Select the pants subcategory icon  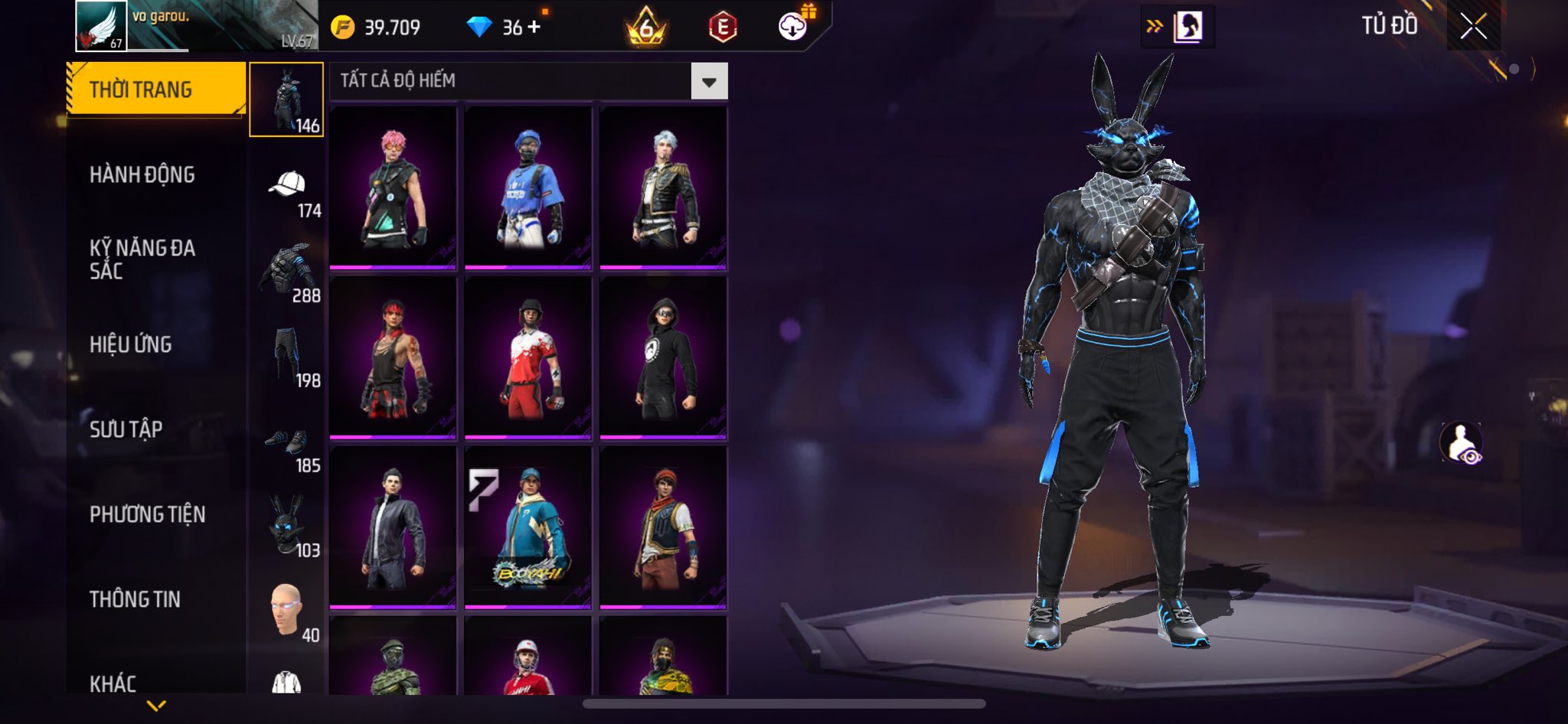(286, 356)
